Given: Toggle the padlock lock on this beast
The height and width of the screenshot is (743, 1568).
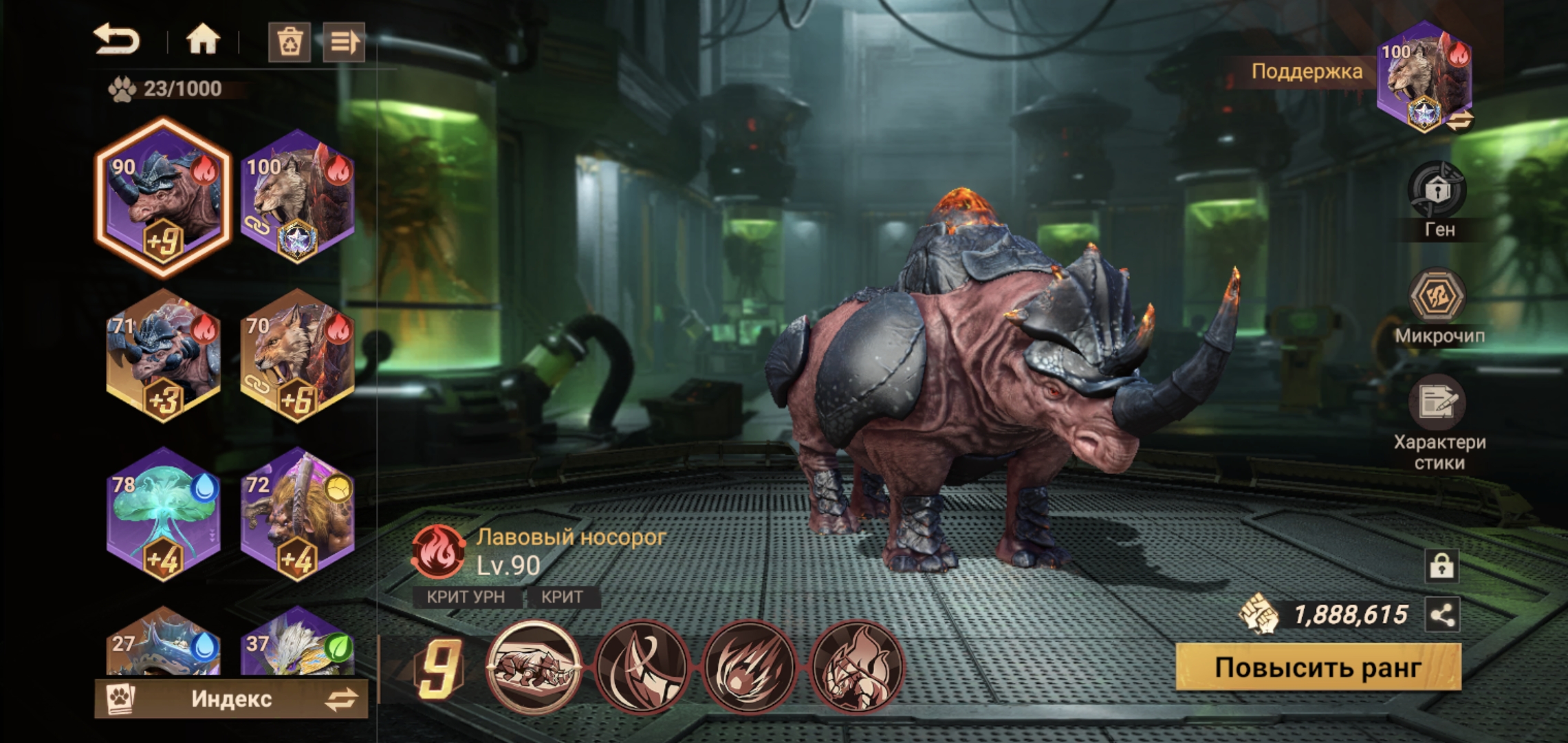Looking at the screenshot, I should pyautogui.click(x=1441, y=566).
